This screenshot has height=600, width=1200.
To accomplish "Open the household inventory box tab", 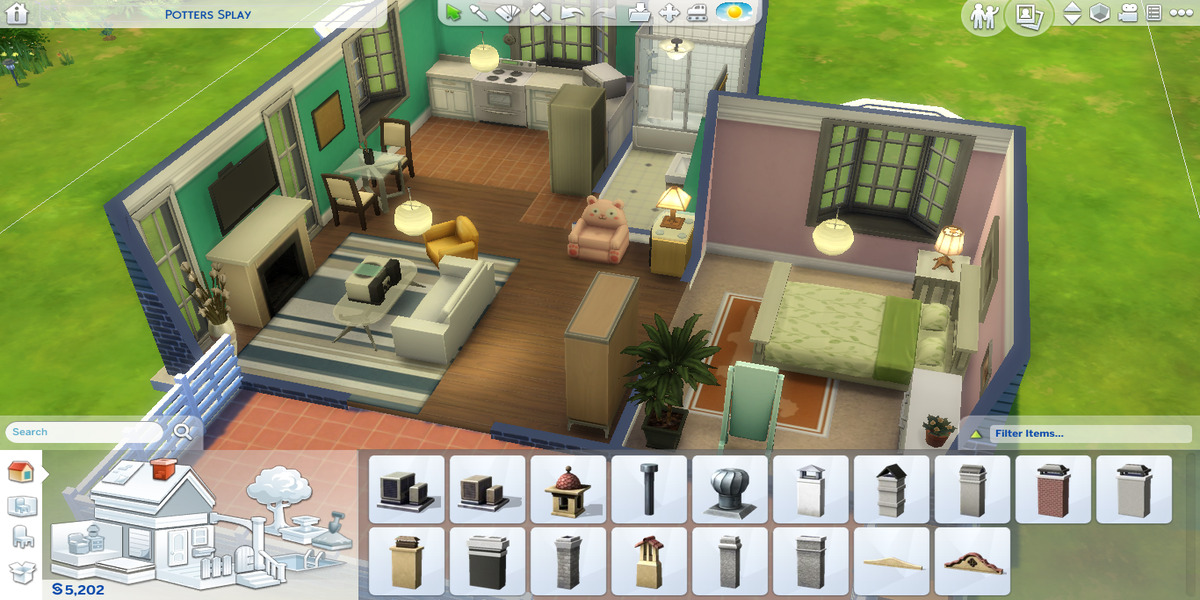I will click(21, 571).
